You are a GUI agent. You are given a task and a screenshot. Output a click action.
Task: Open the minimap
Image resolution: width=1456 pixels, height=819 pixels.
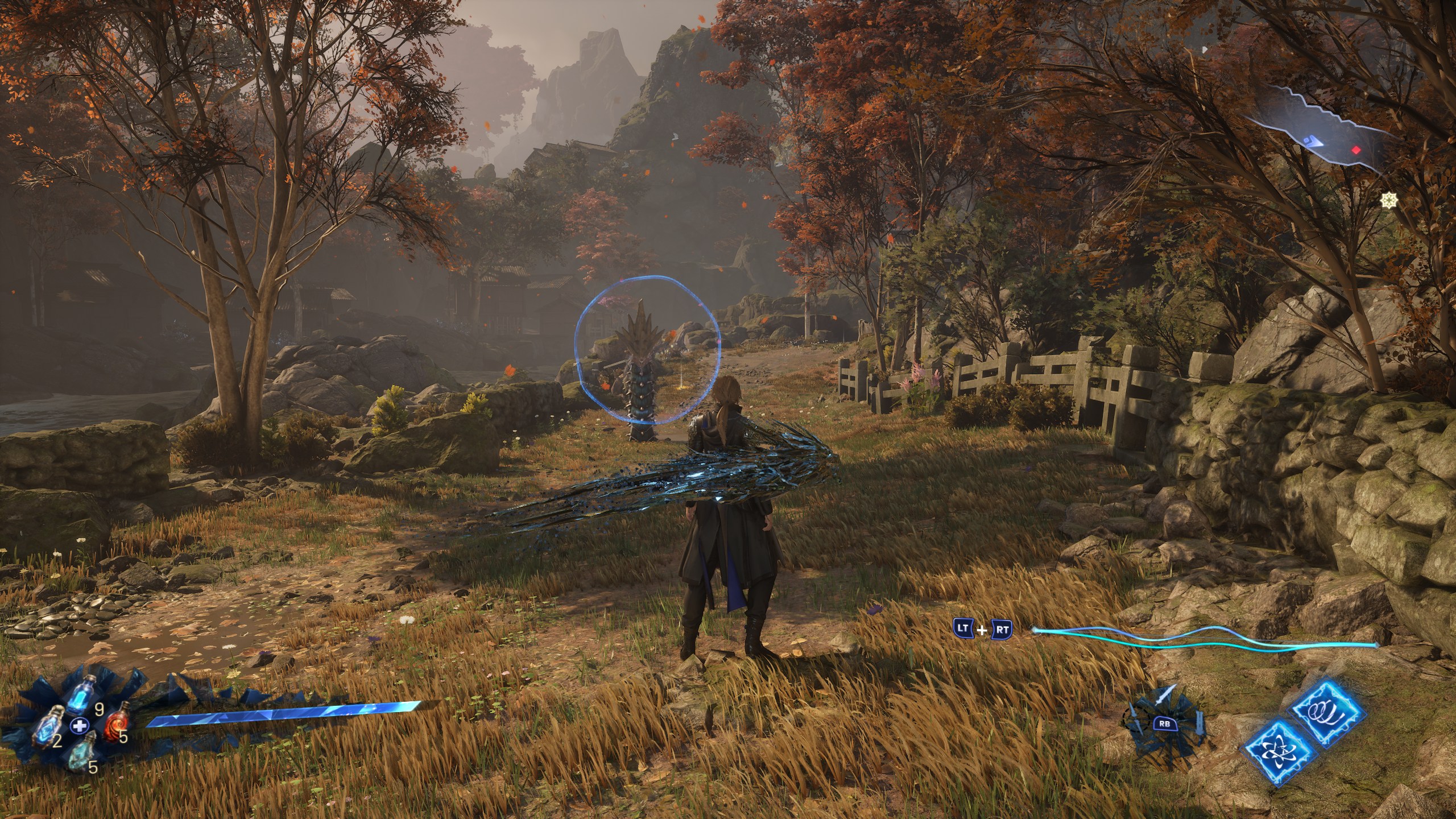point(1319,132)
